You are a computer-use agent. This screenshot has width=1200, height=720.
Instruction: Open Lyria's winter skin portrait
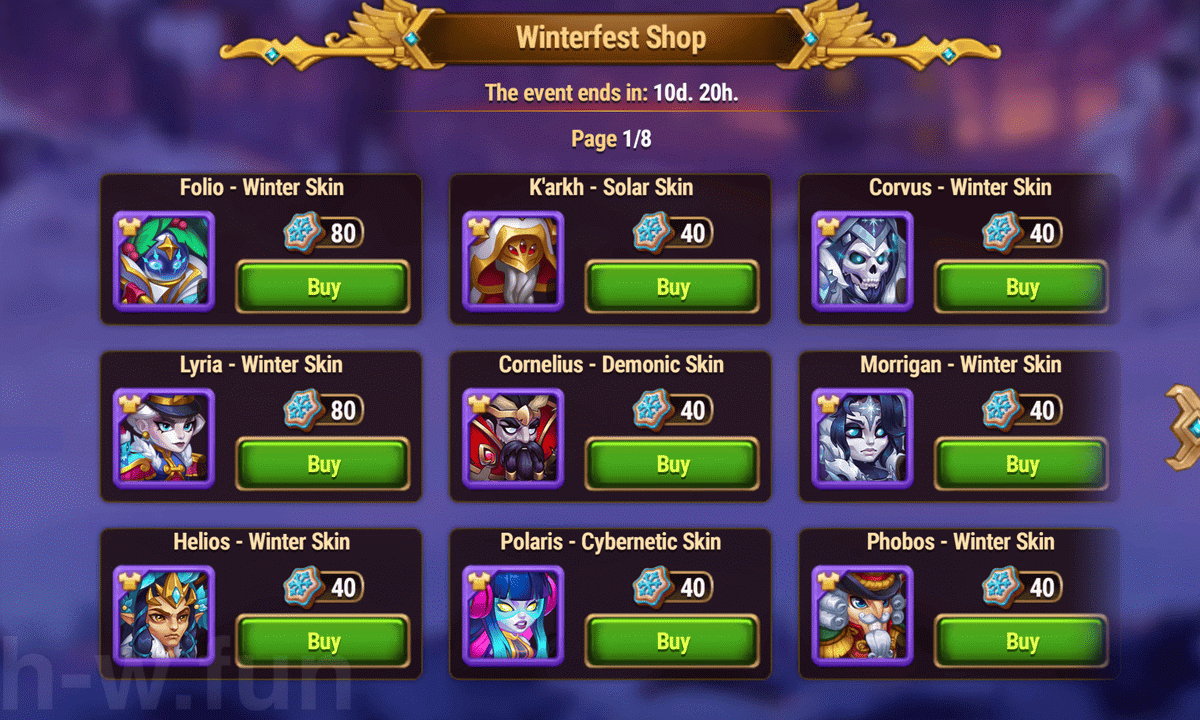tap(164, 438)
